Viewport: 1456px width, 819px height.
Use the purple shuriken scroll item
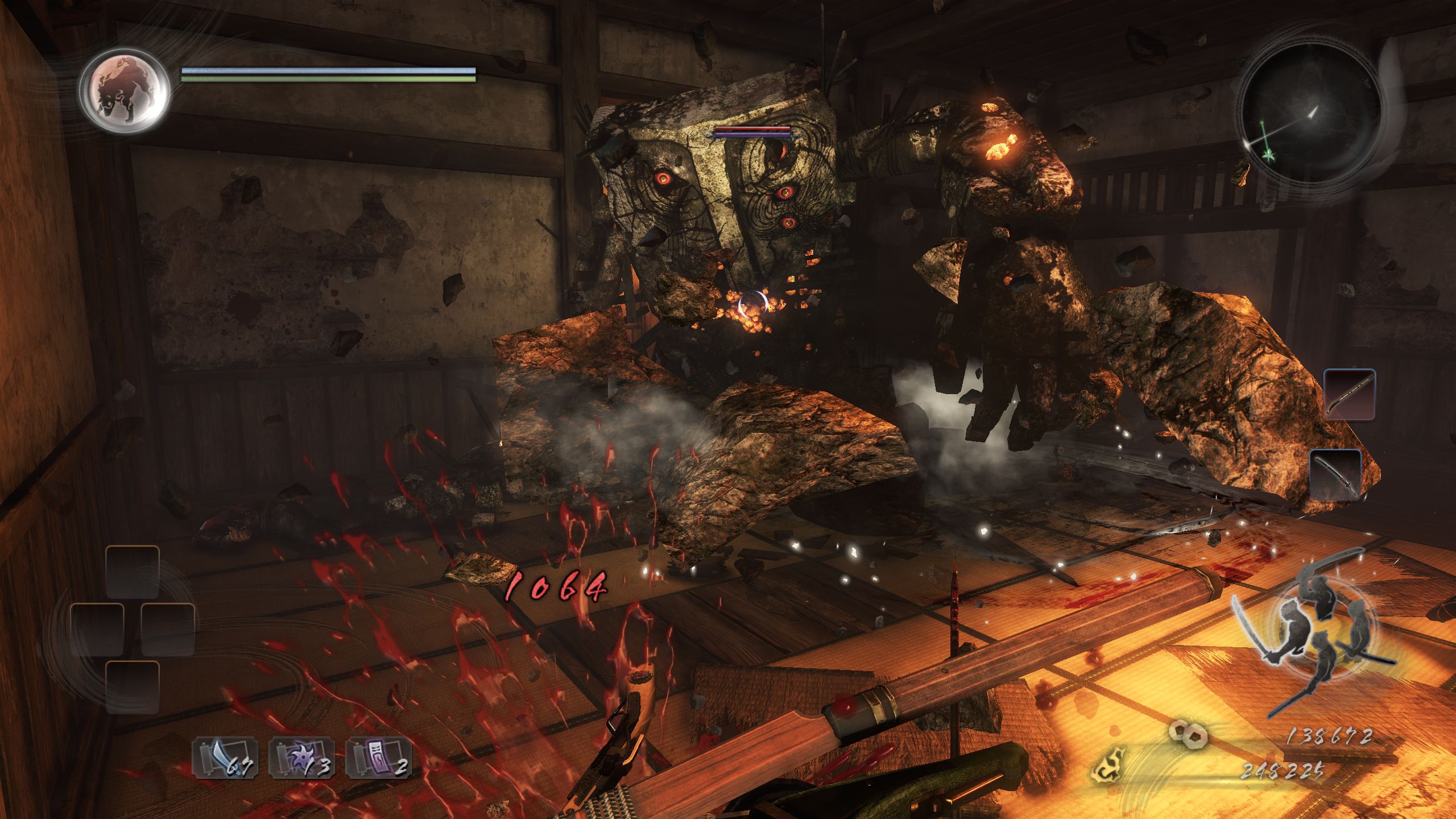pyautogui.click(x=300, y=759)
